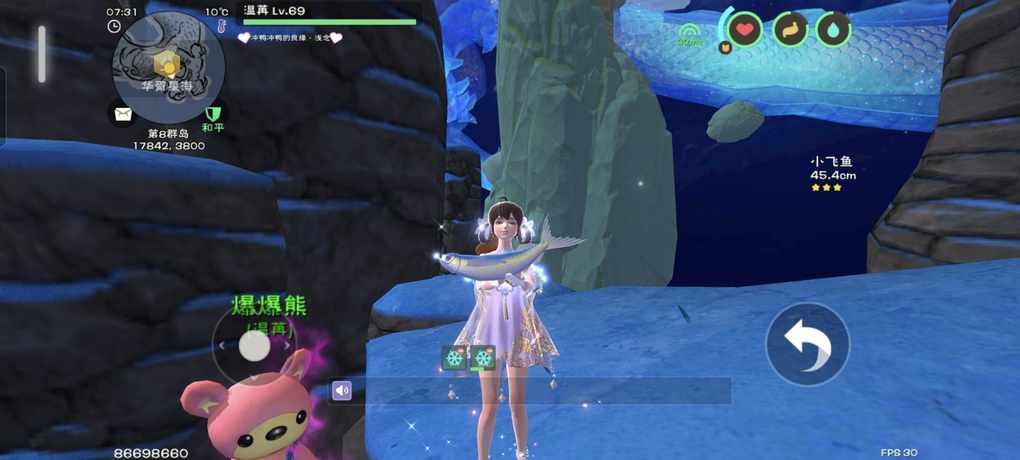Toggle the green shield peace mode

tap(212, 113)
